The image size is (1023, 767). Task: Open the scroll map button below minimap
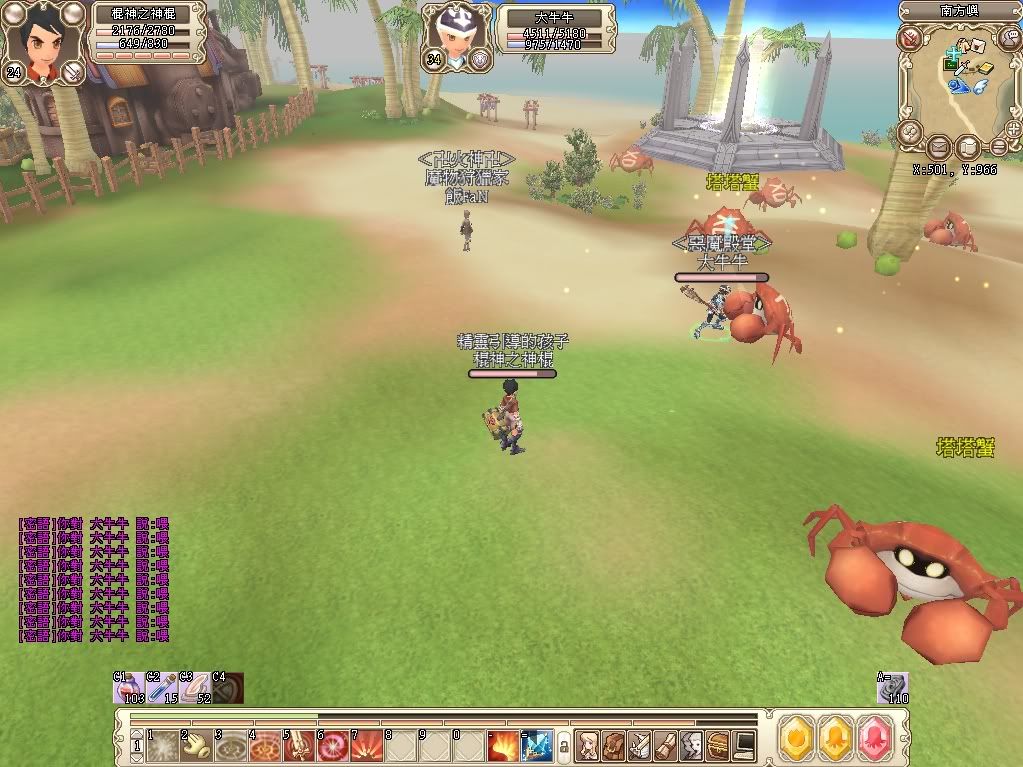[967, 149]
